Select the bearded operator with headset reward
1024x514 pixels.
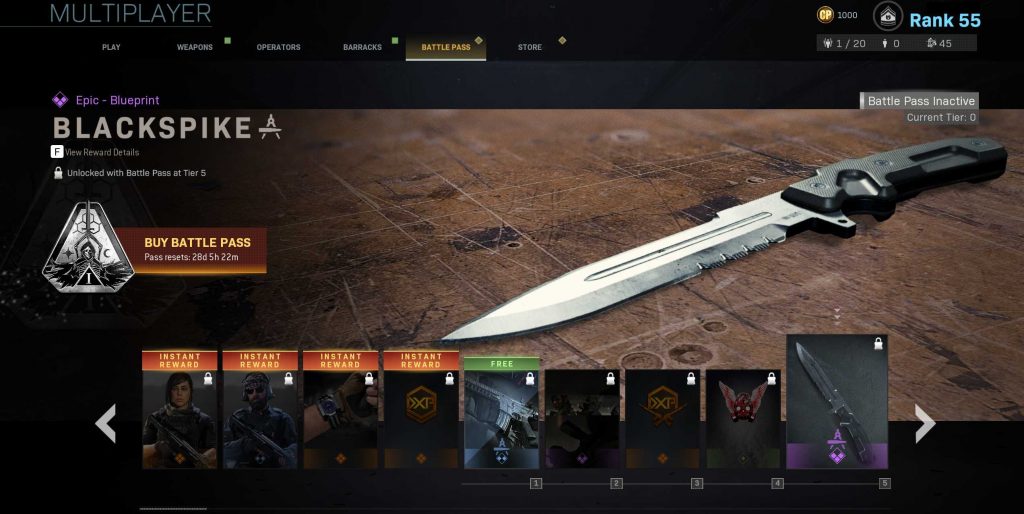pos(260,410)
